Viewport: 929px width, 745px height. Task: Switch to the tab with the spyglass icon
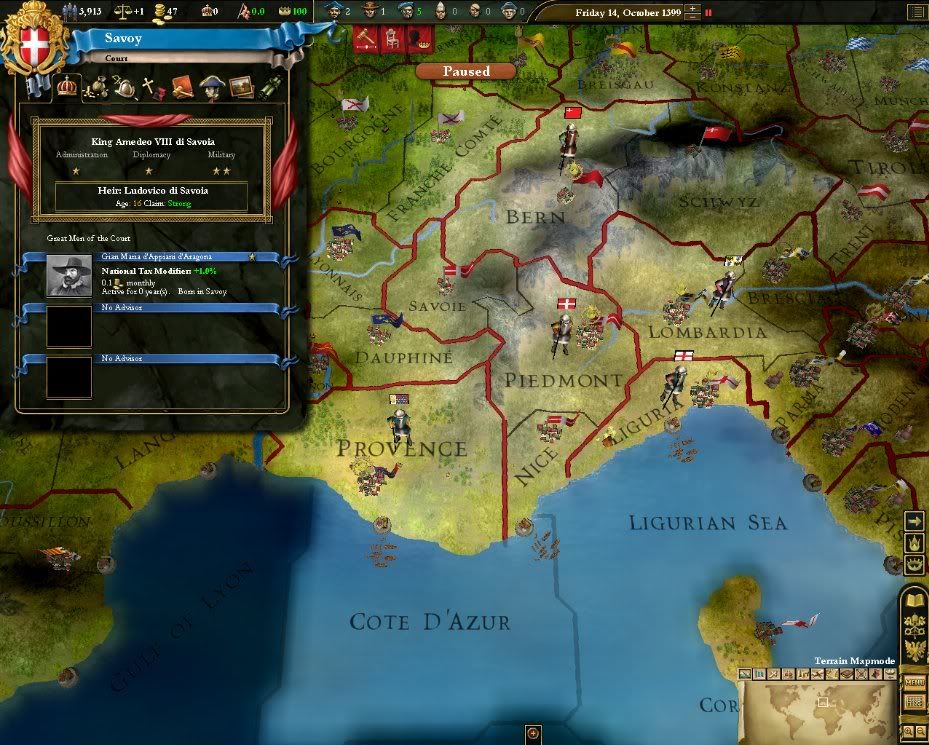click(269, 87)
